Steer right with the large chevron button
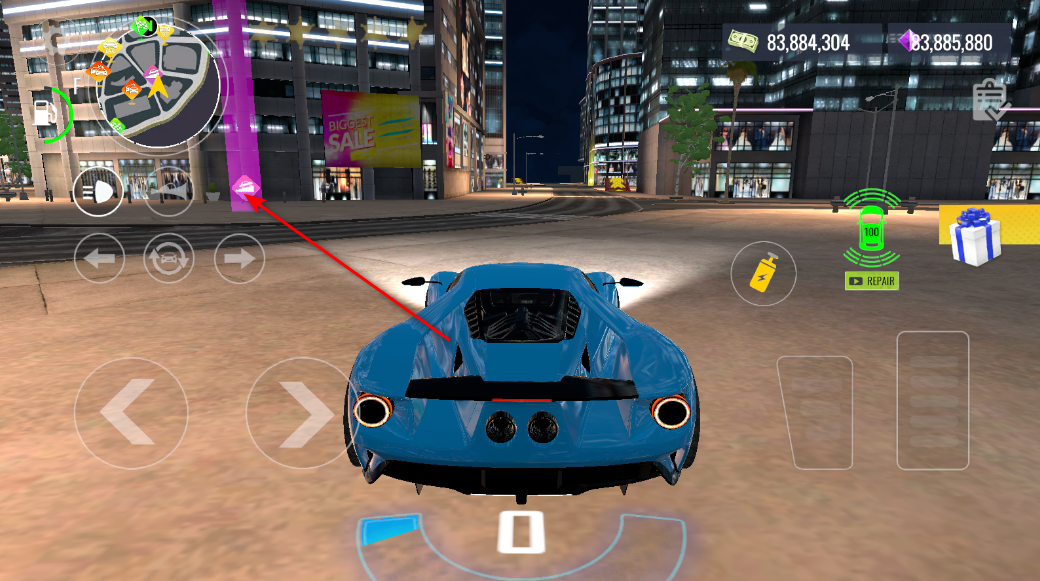 pos(301,413)
